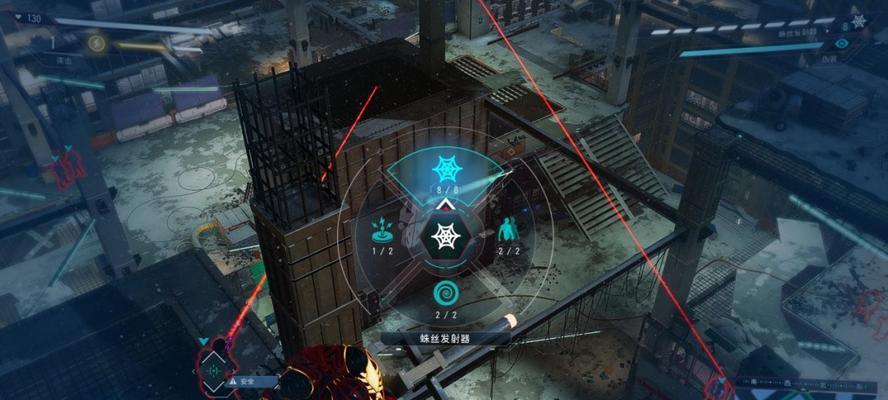Image resolution: width=888 pixels, height=400 pixels.
Task: Pick the spiral gravity well gadget
Action: tap(444, 293)
